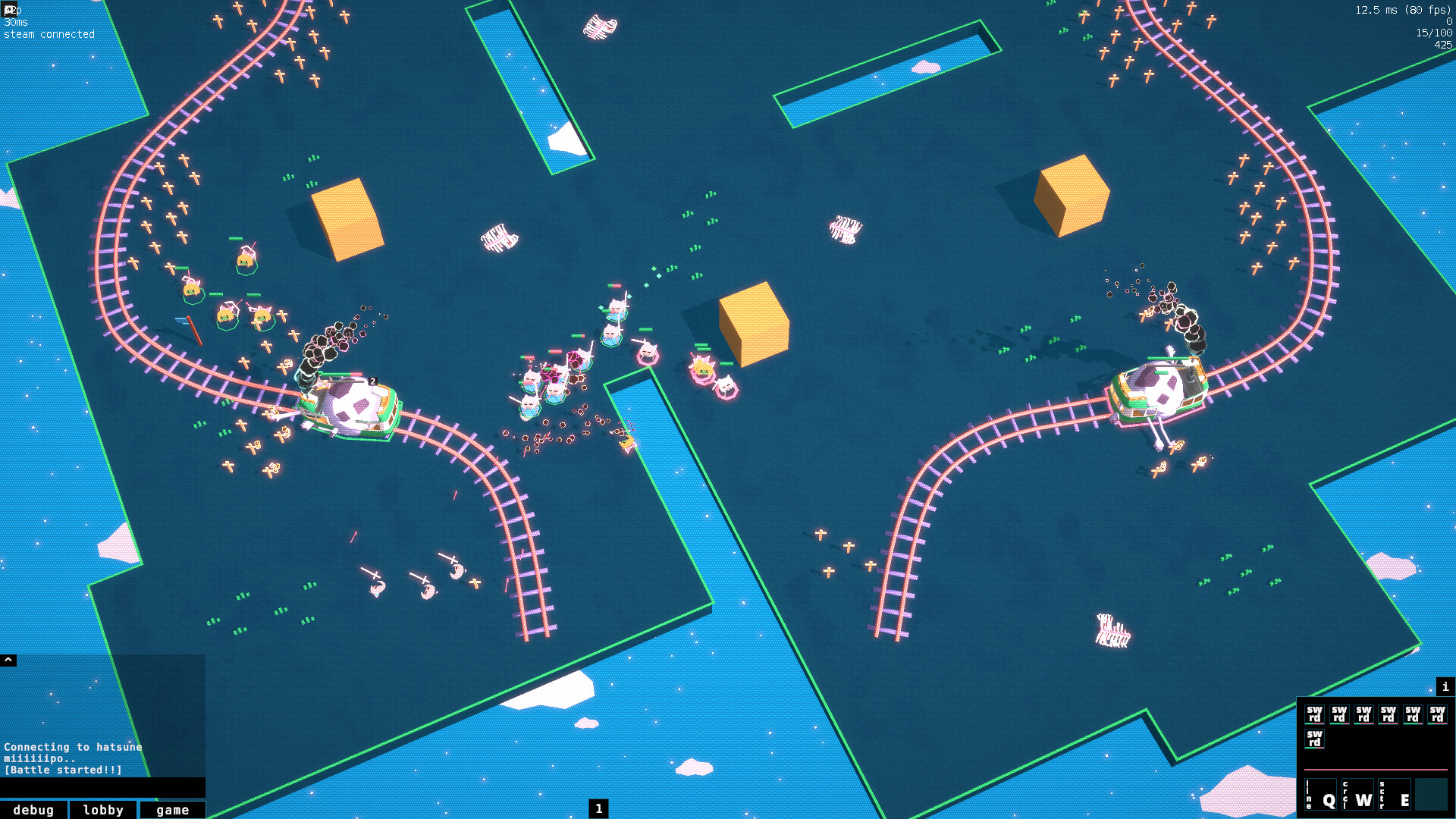The width and height of the screenshot is (1456, 819).
Task: Click the sword slot on the second row
Action: tap(1315, 739)
